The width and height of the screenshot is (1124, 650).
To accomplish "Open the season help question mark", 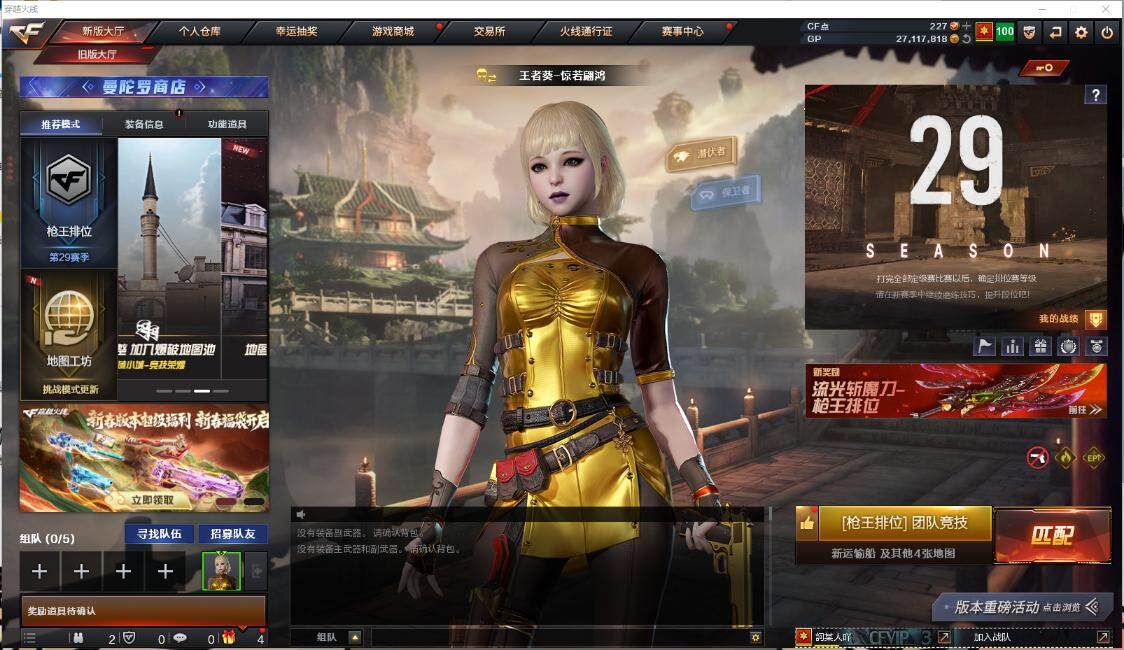I will [x=1096, y=95].
